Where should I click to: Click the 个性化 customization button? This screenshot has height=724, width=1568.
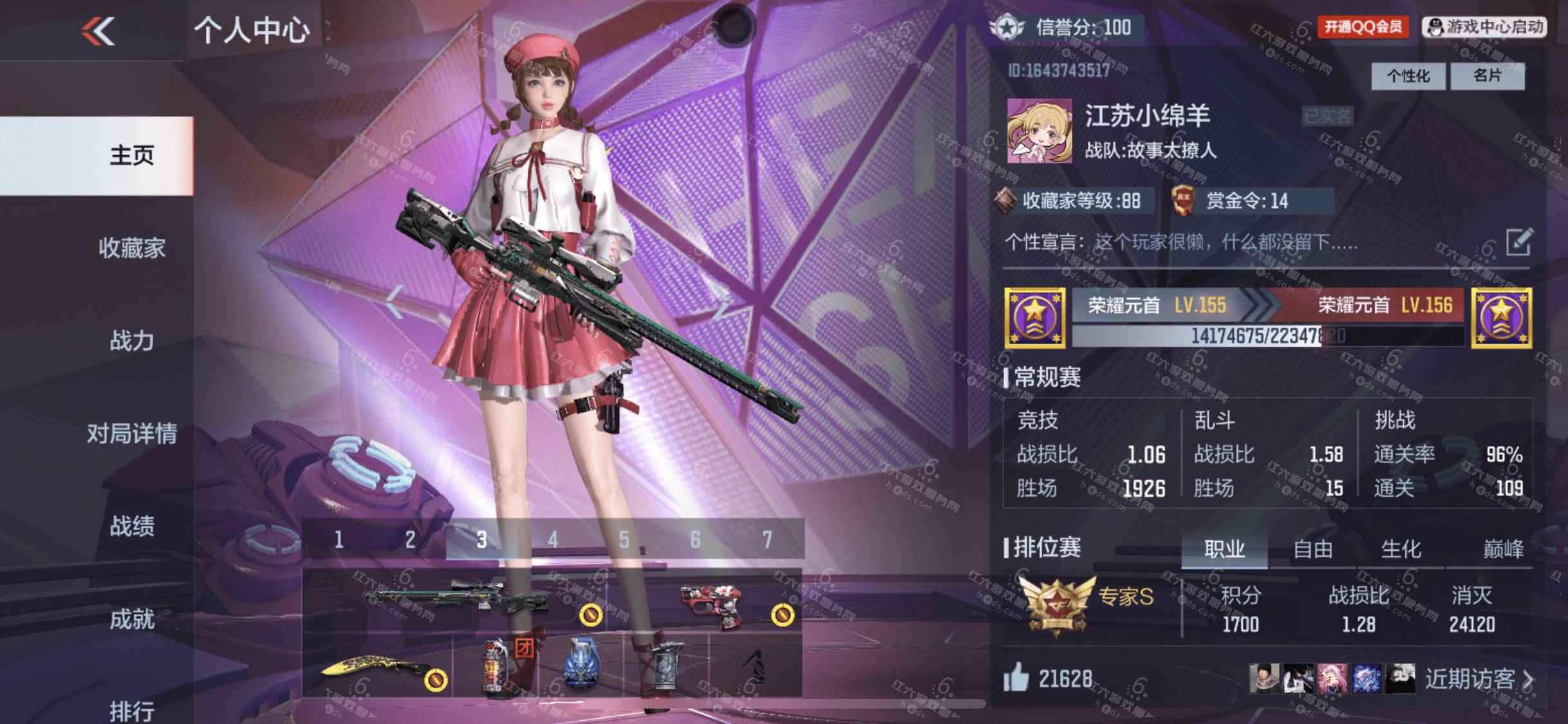coord(1408,77)
